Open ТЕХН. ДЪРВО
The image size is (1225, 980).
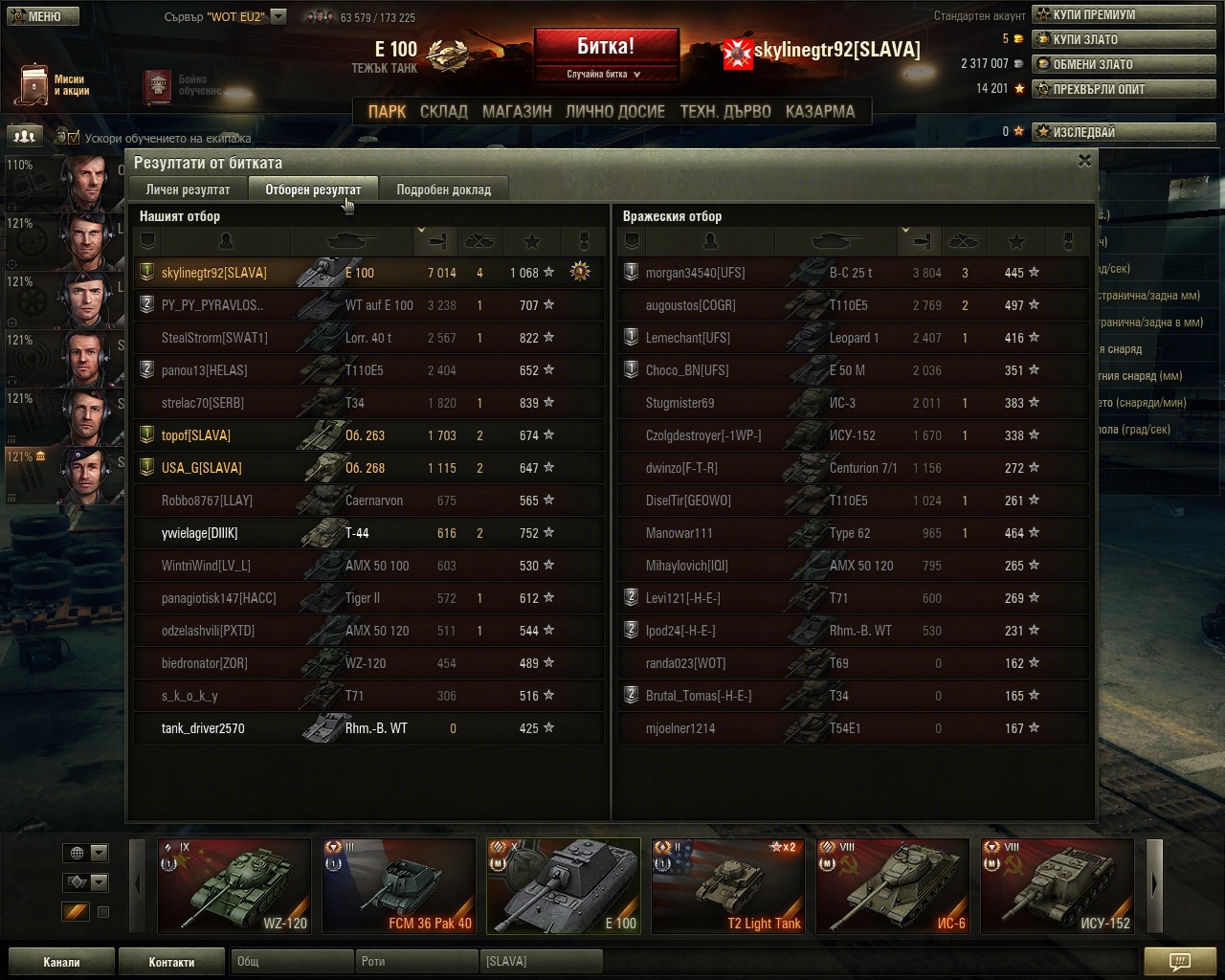tap(725, 111)
